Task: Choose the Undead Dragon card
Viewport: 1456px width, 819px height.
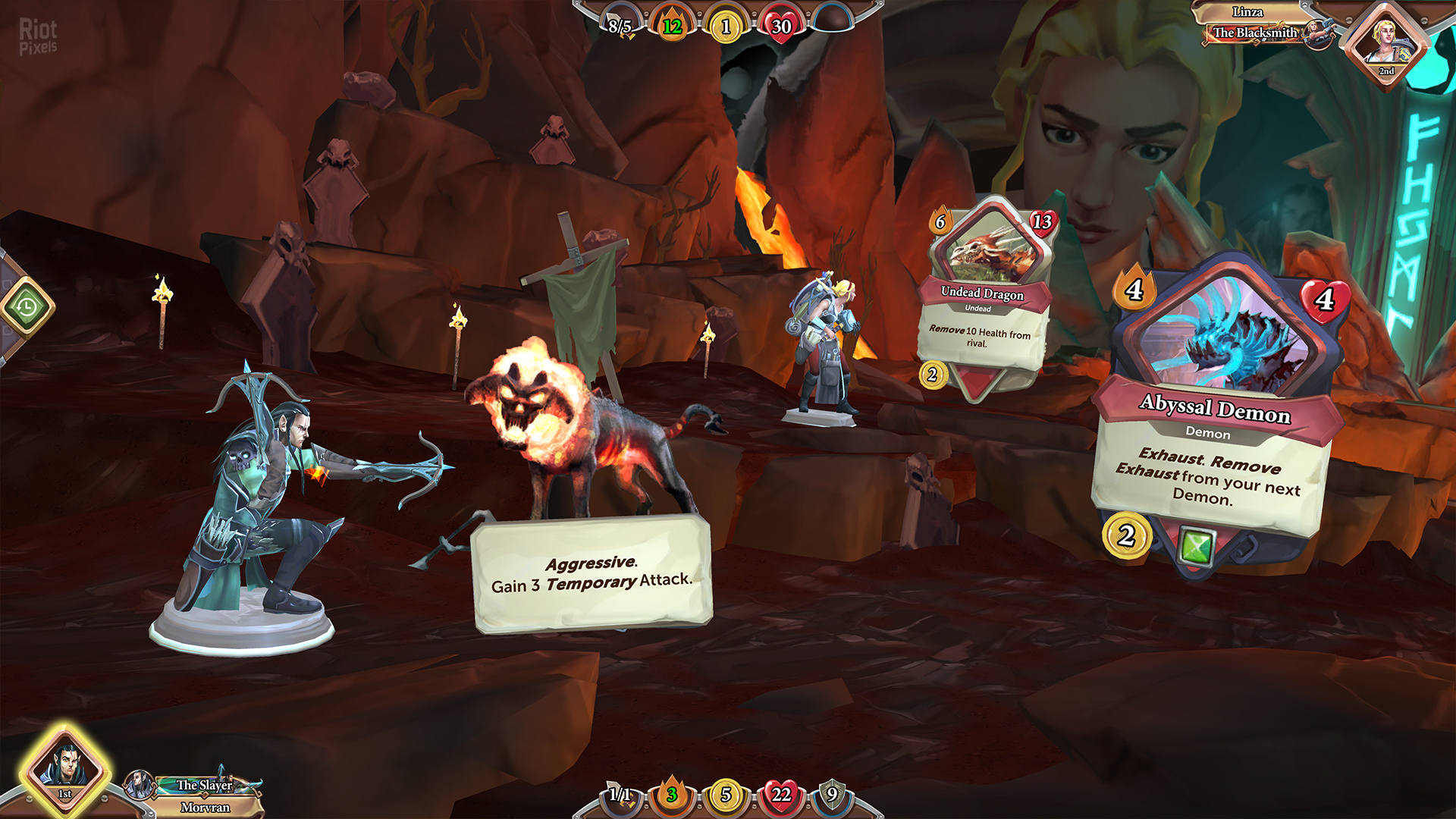Action: [984, 296]
